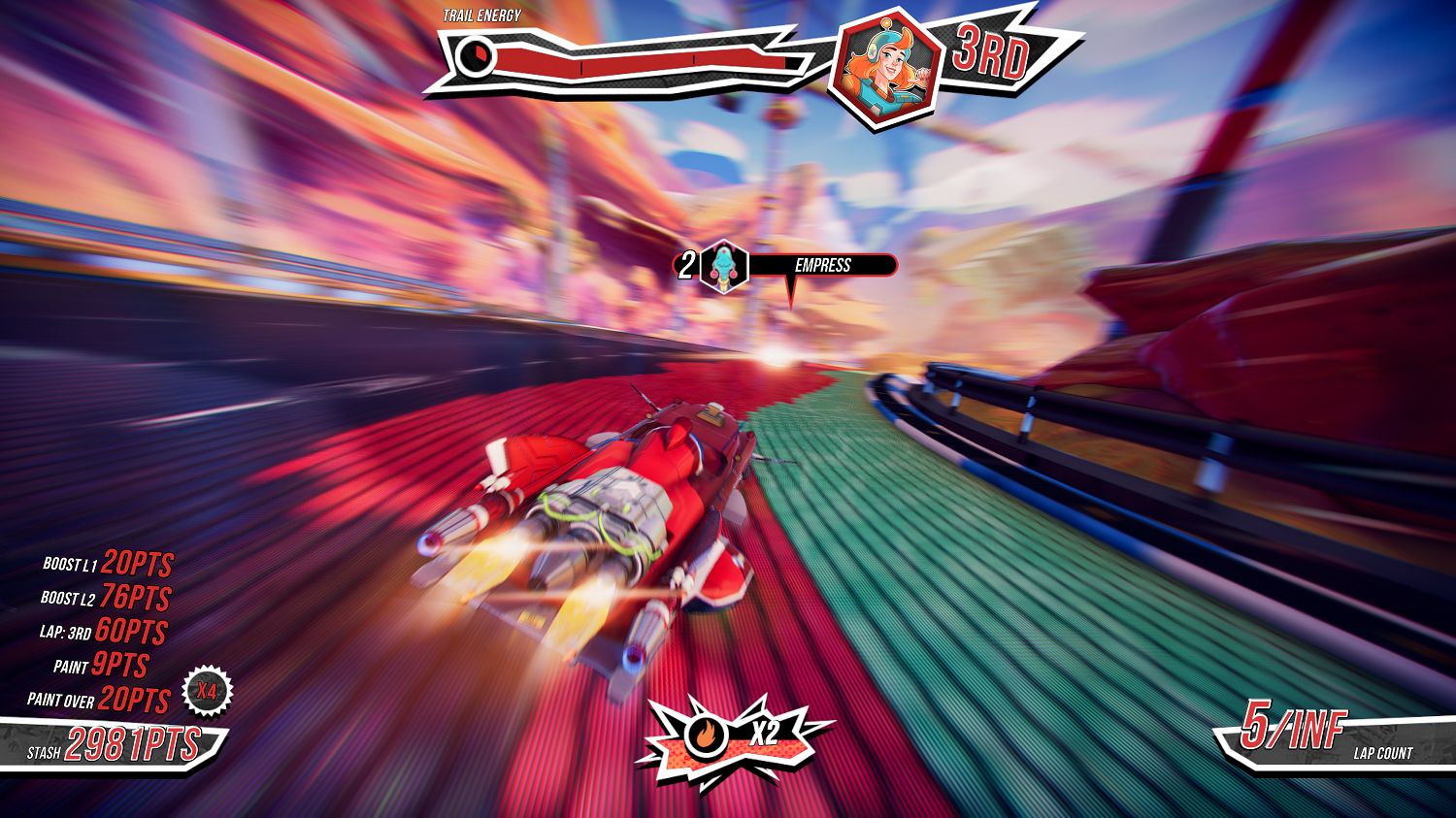
Task: Select the X4 multiplier gear badge
Action: pyautogui.click(x=207, y=692)
